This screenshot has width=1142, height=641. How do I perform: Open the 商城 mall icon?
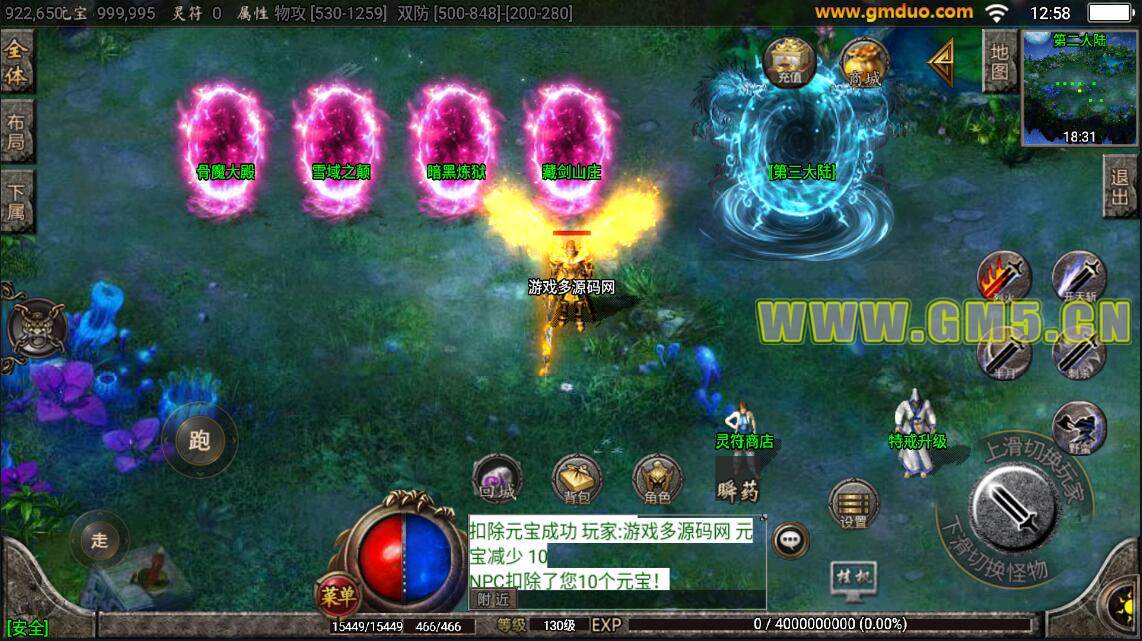point(864,63)
